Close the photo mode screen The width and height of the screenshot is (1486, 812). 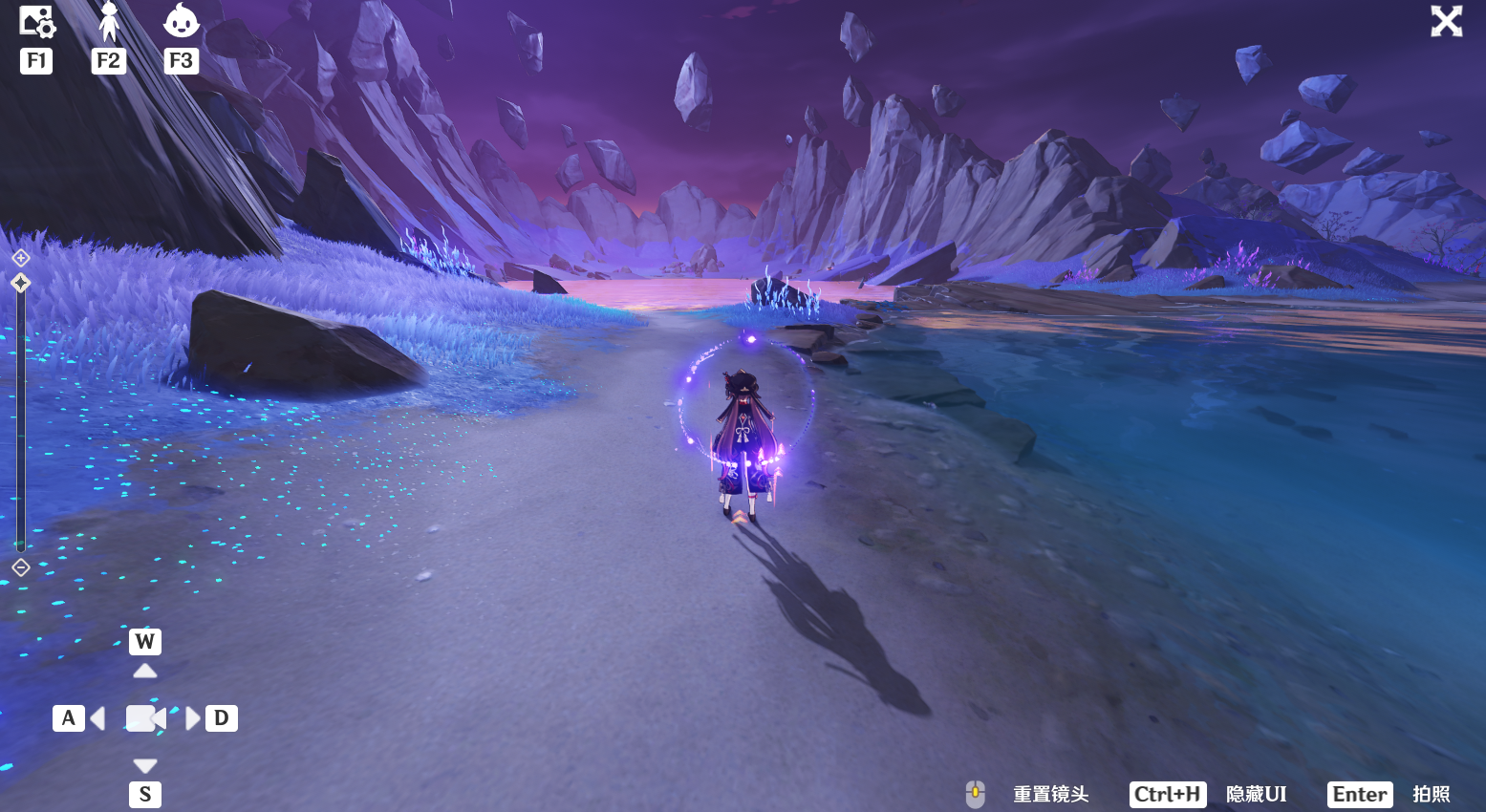coord(1446,21)
